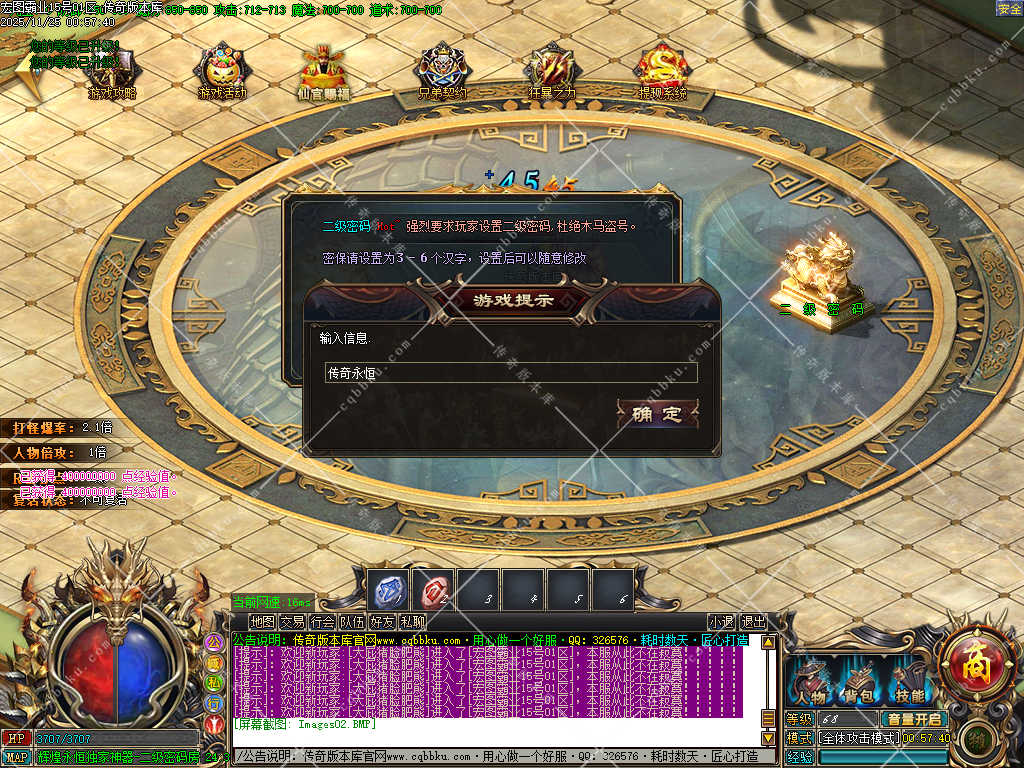Open the 狂暴之力 rage power icon

click(x=552, y=72)
